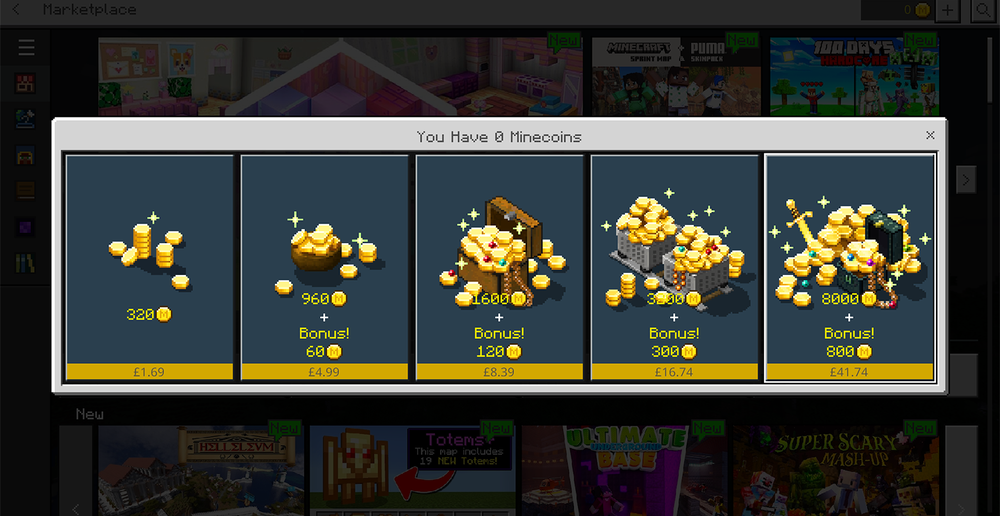Select the 960 Minecoins pack for £4.99
The height and width of the screenshot is (516, 1000).
pyautogui.click(x=325, y=267)
